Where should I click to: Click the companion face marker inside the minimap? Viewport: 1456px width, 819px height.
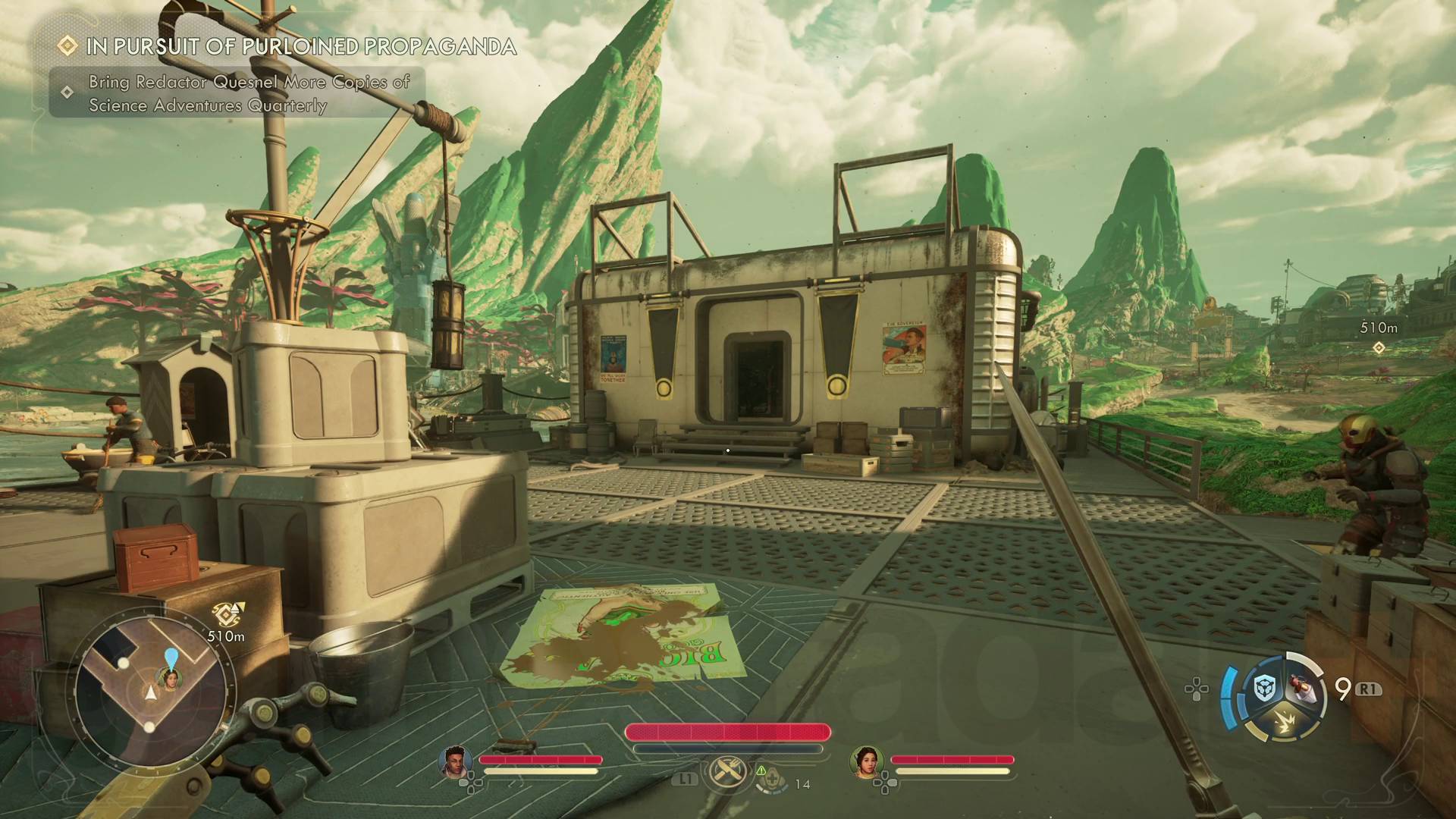(170, 680)
